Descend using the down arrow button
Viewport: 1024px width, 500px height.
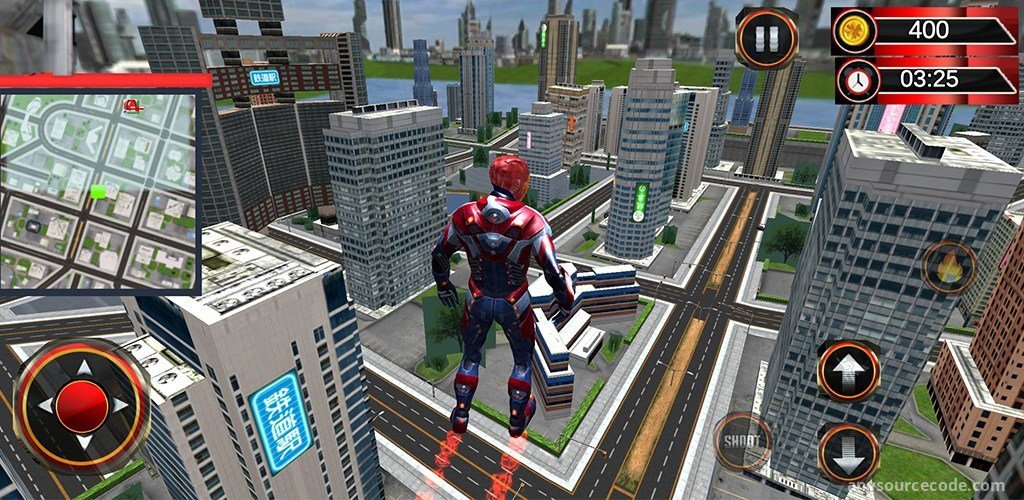pos(848,452)
